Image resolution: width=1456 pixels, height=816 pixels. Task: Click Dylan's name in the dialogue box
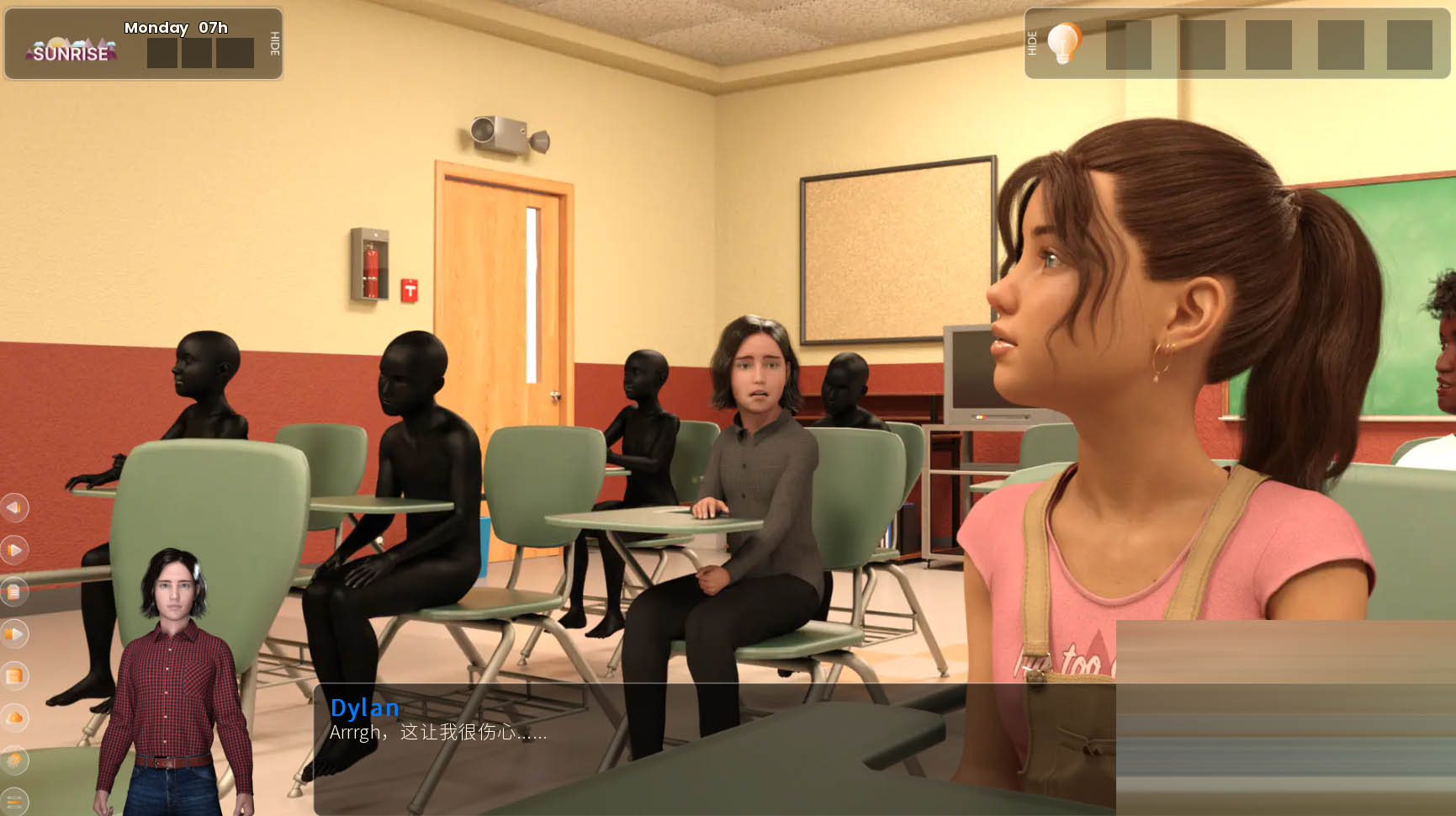365,709
